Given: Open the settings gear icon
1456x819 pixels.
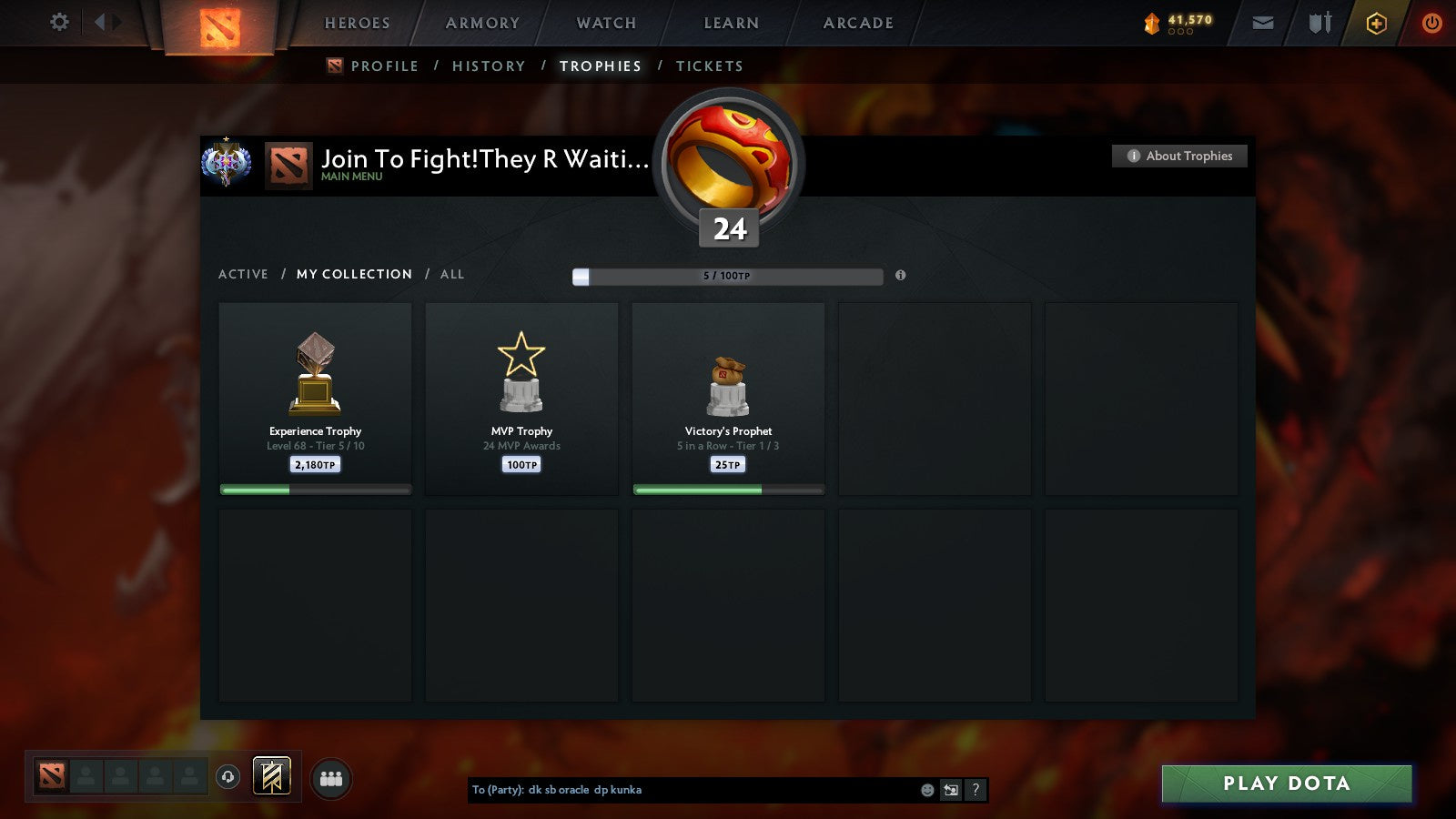Looking at the screenshot, I should point(59,22).
